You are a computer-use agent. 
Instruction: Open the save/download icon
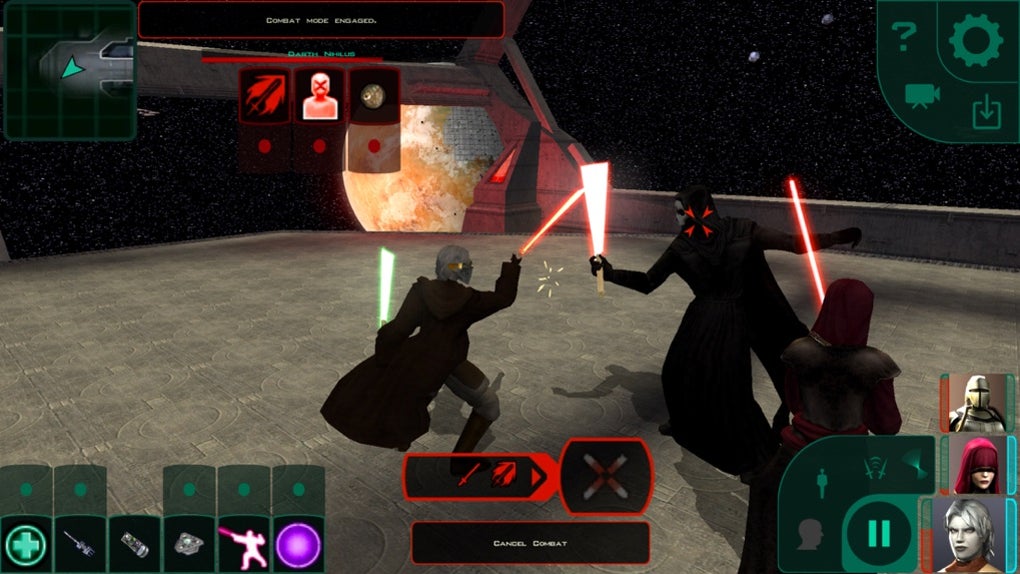point(987,112)
